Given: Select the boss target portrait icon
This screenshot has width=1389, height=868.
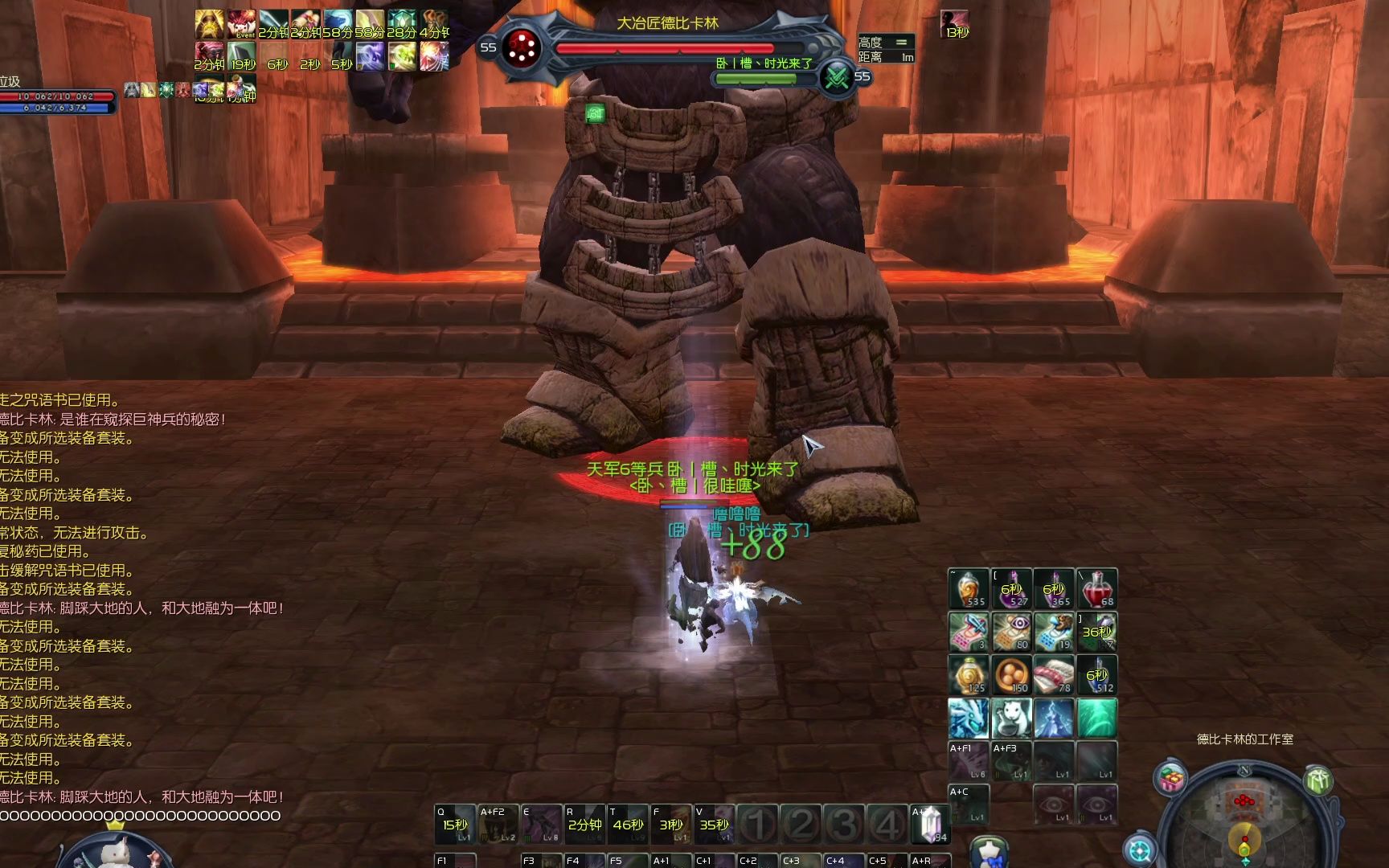Looking at the screenshot, I should 522,48.
